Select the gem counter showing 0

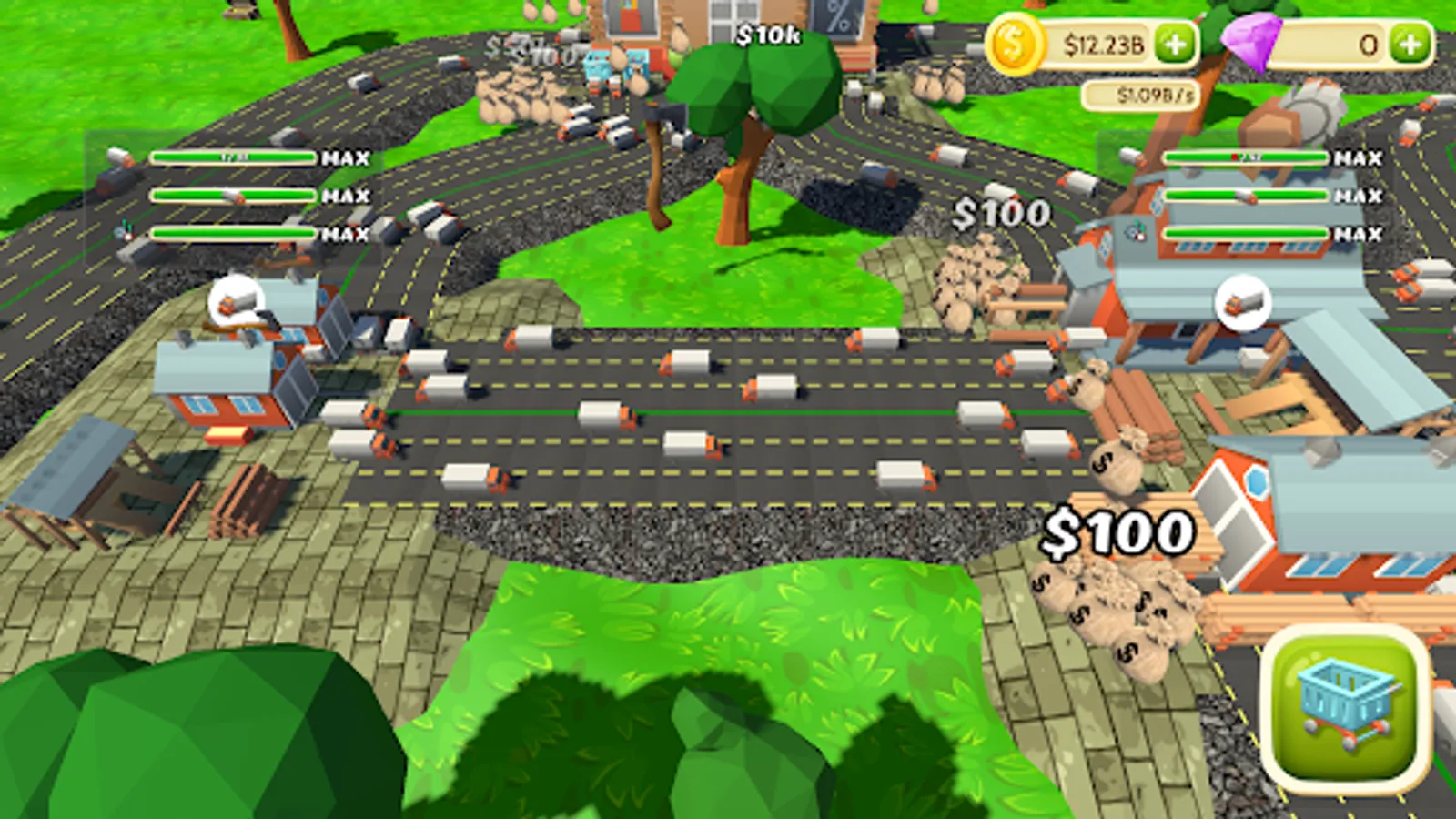pos(1342,41)
